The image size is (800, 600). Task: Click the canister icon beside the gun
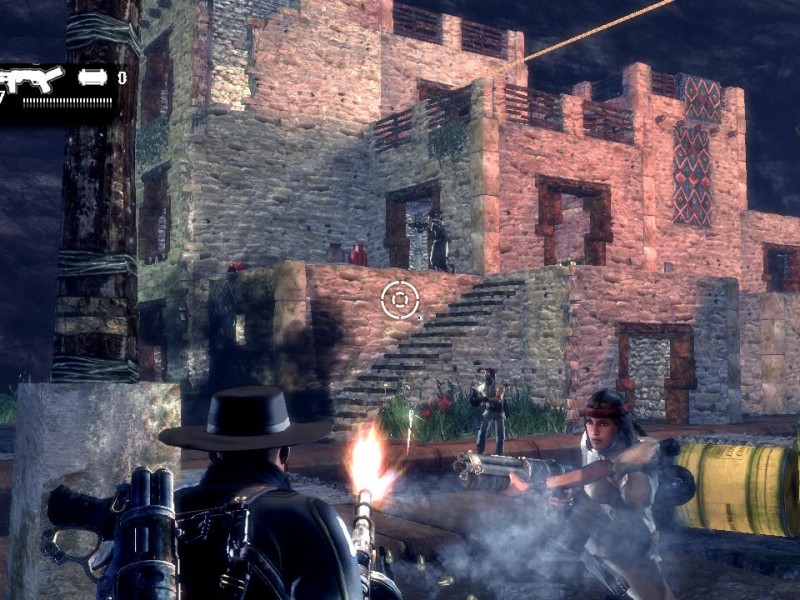(92, 77)
